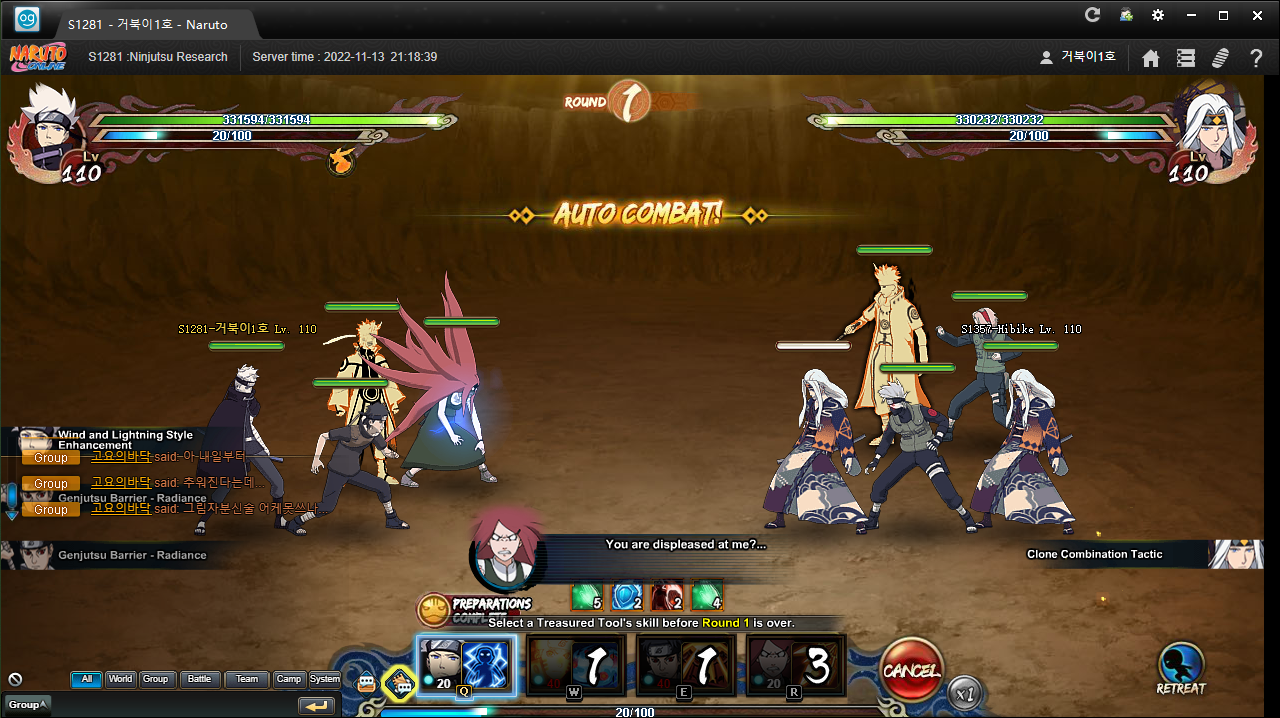Switch chat filter to World
The image size is (1280, 718).
(x=121, y=679)
